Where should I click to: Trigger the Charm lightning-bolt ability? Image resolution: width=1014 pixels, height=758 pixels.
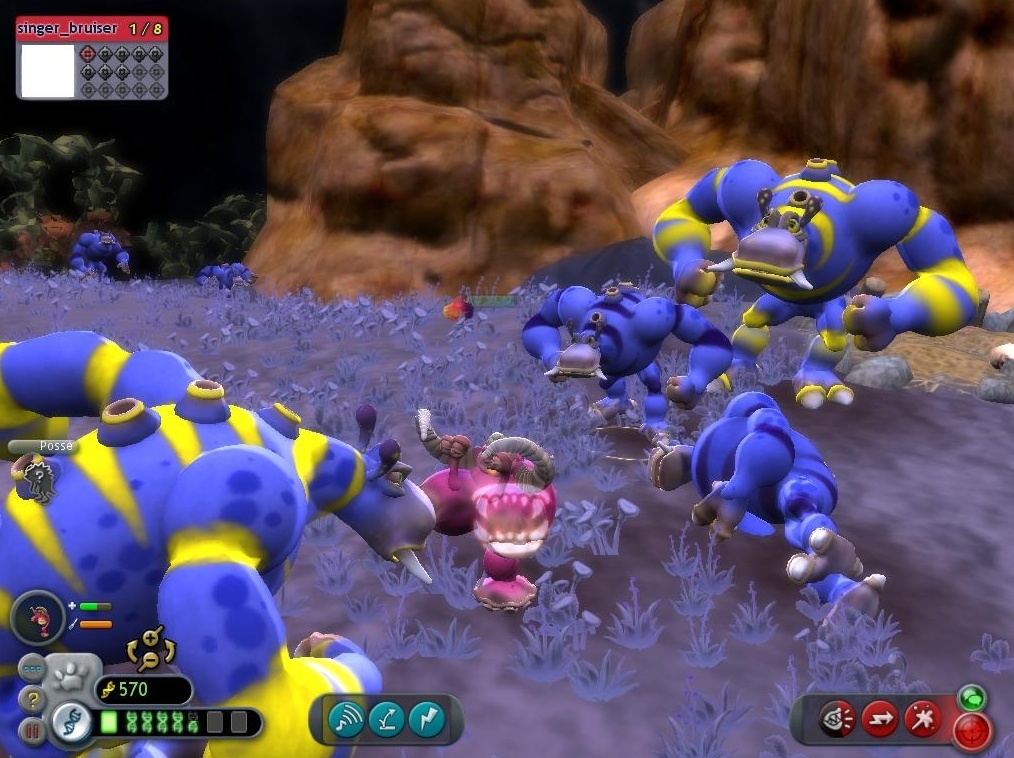pos(427,719)
